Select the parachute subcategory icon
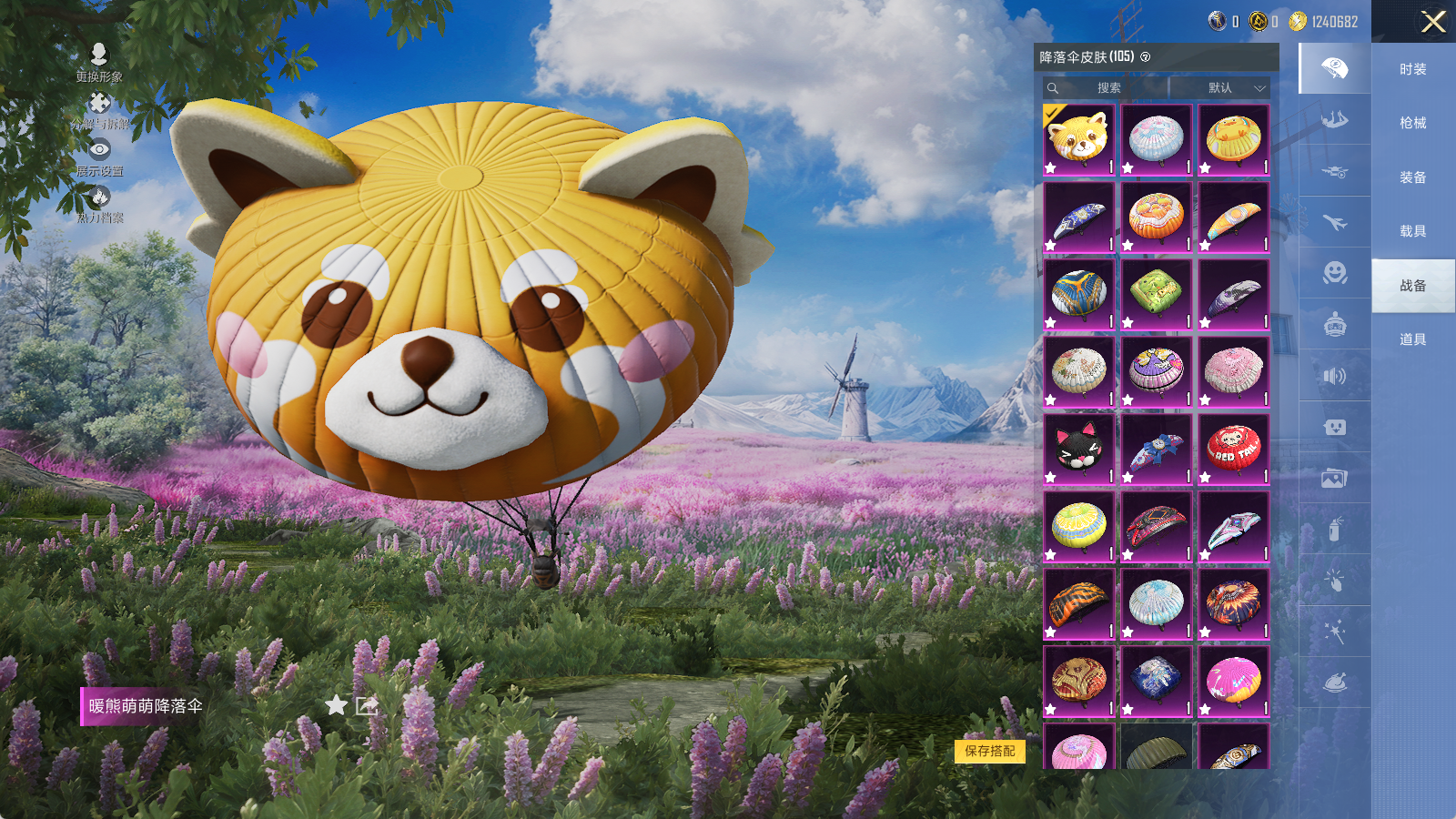Screen dimensions: 1456x819 (x=1334, y=68)
